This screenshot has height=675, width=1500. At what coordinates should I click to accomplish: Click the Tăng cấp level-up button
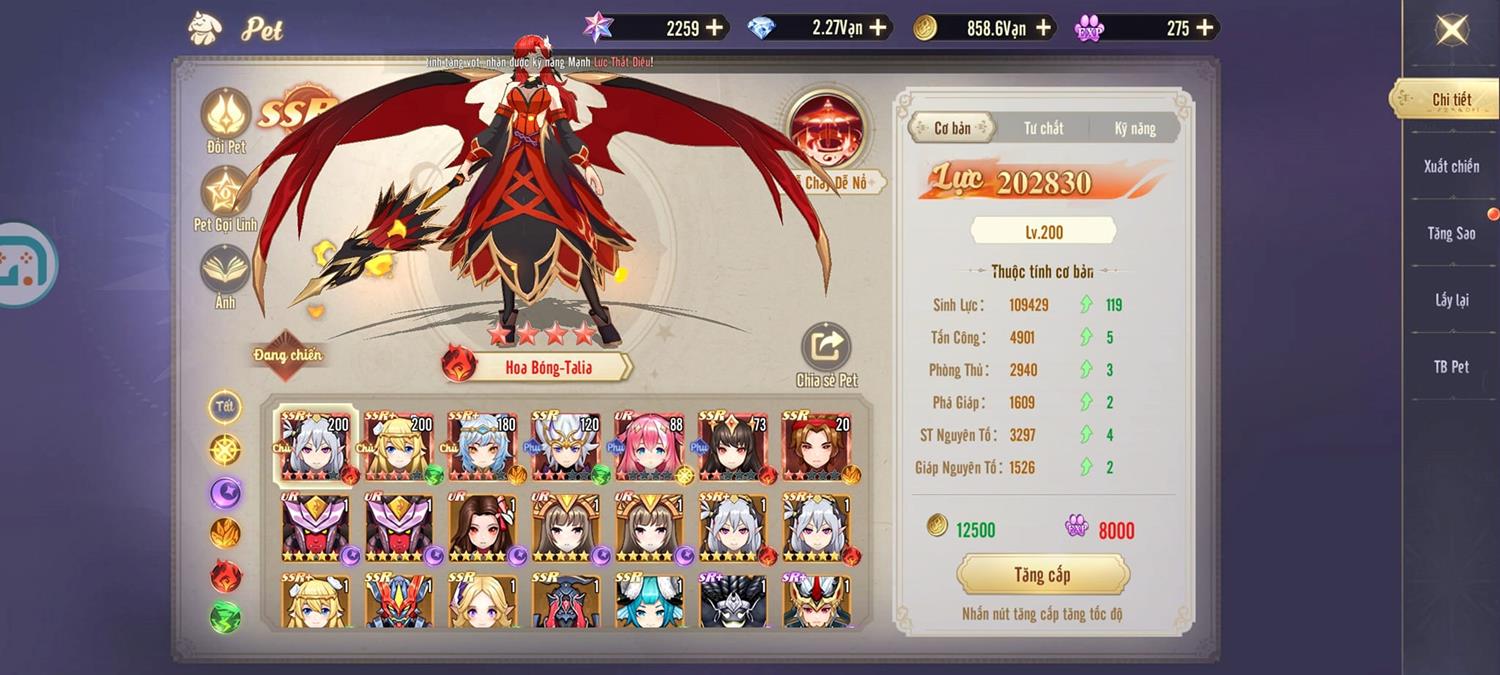1043,575
